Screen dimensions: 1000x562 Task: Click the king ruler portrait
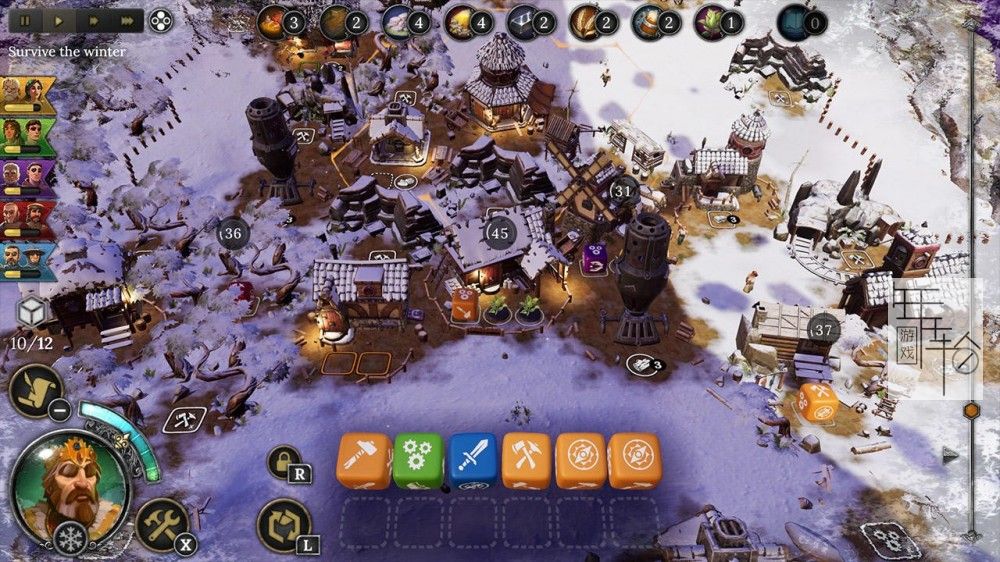(x=69, y=487)
